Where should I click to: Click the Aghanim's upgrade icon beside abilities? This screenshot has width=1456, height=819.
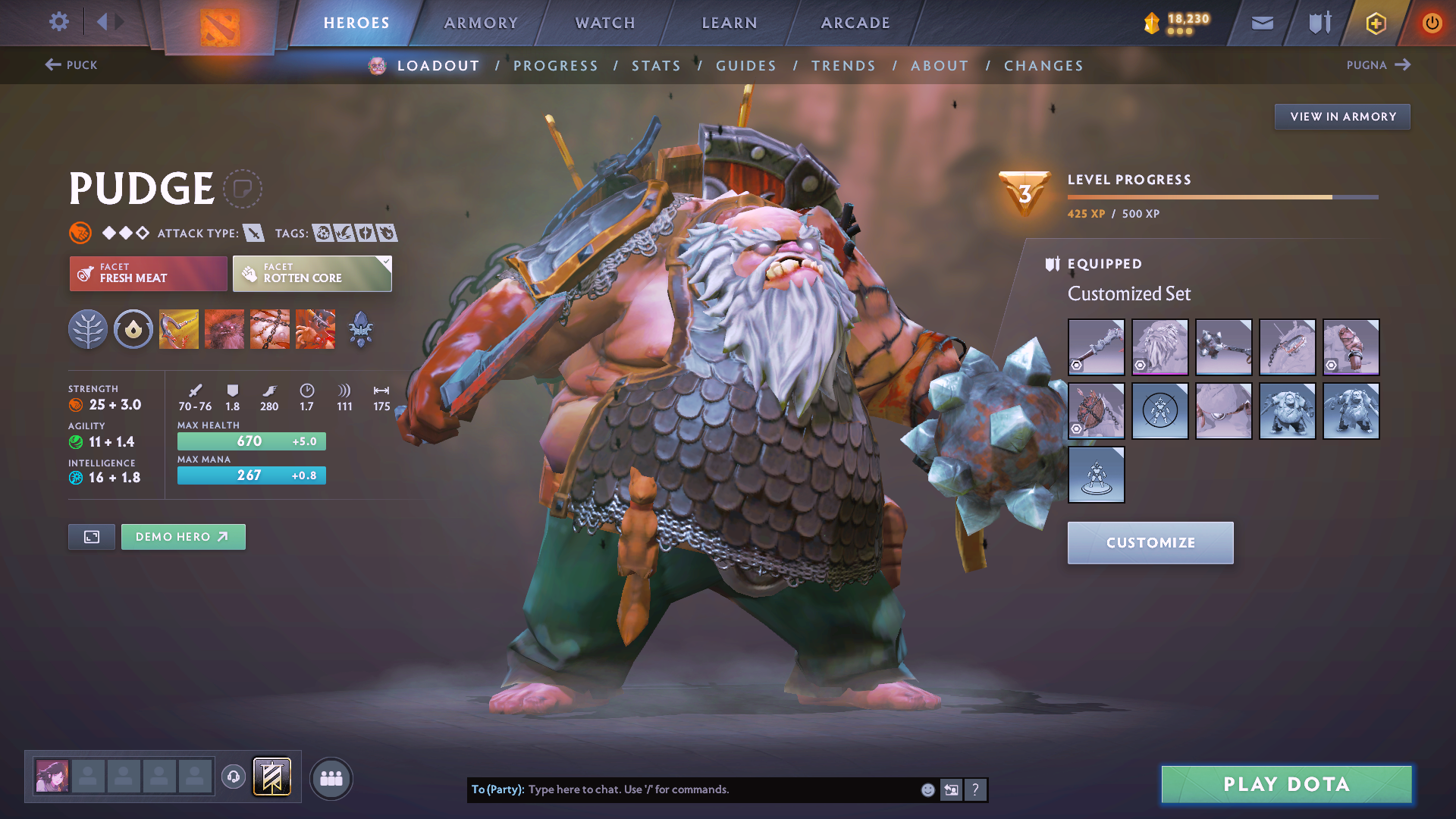tap(360, 328)
